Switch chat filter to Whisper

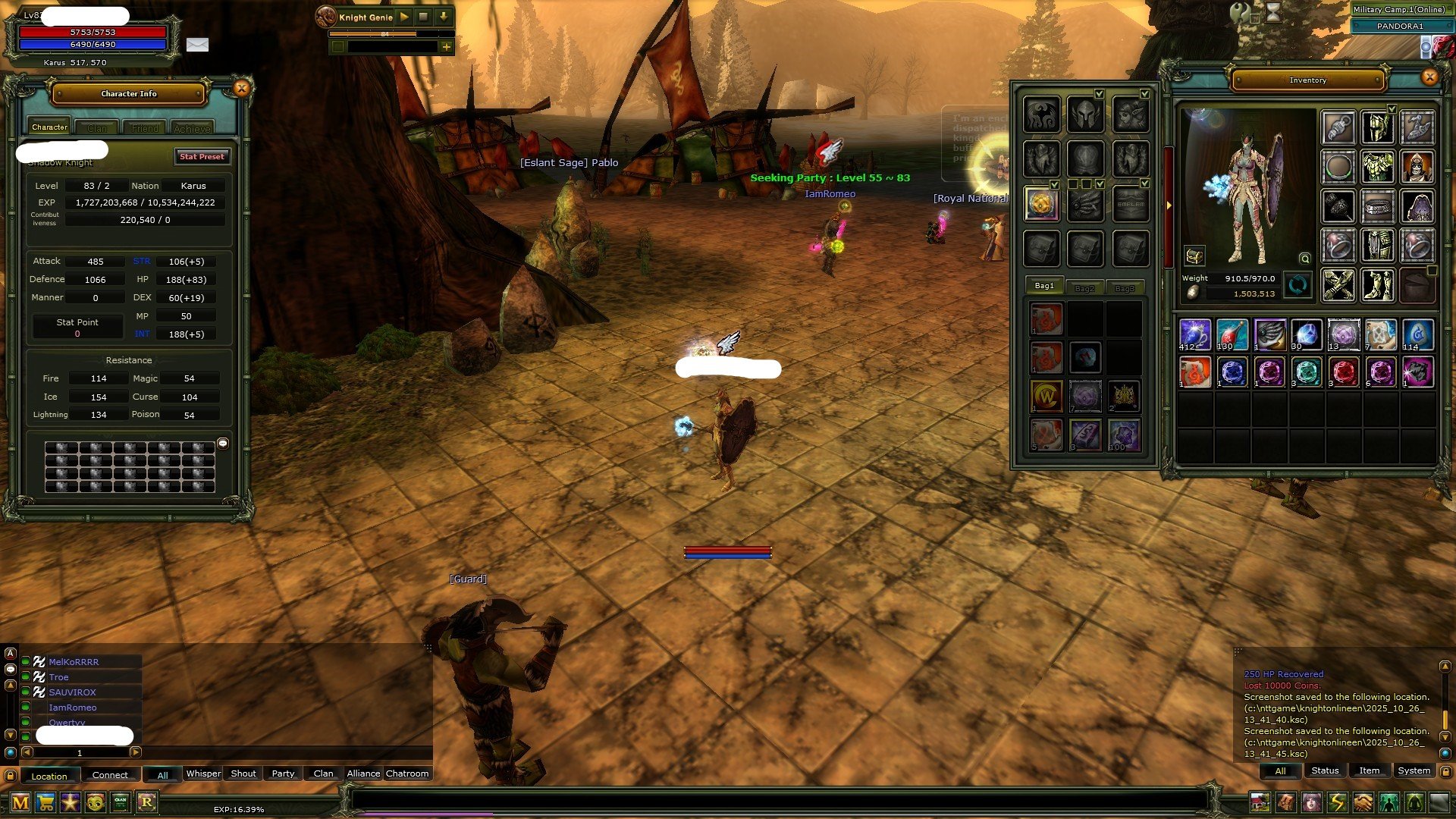(x=203, y=773)
